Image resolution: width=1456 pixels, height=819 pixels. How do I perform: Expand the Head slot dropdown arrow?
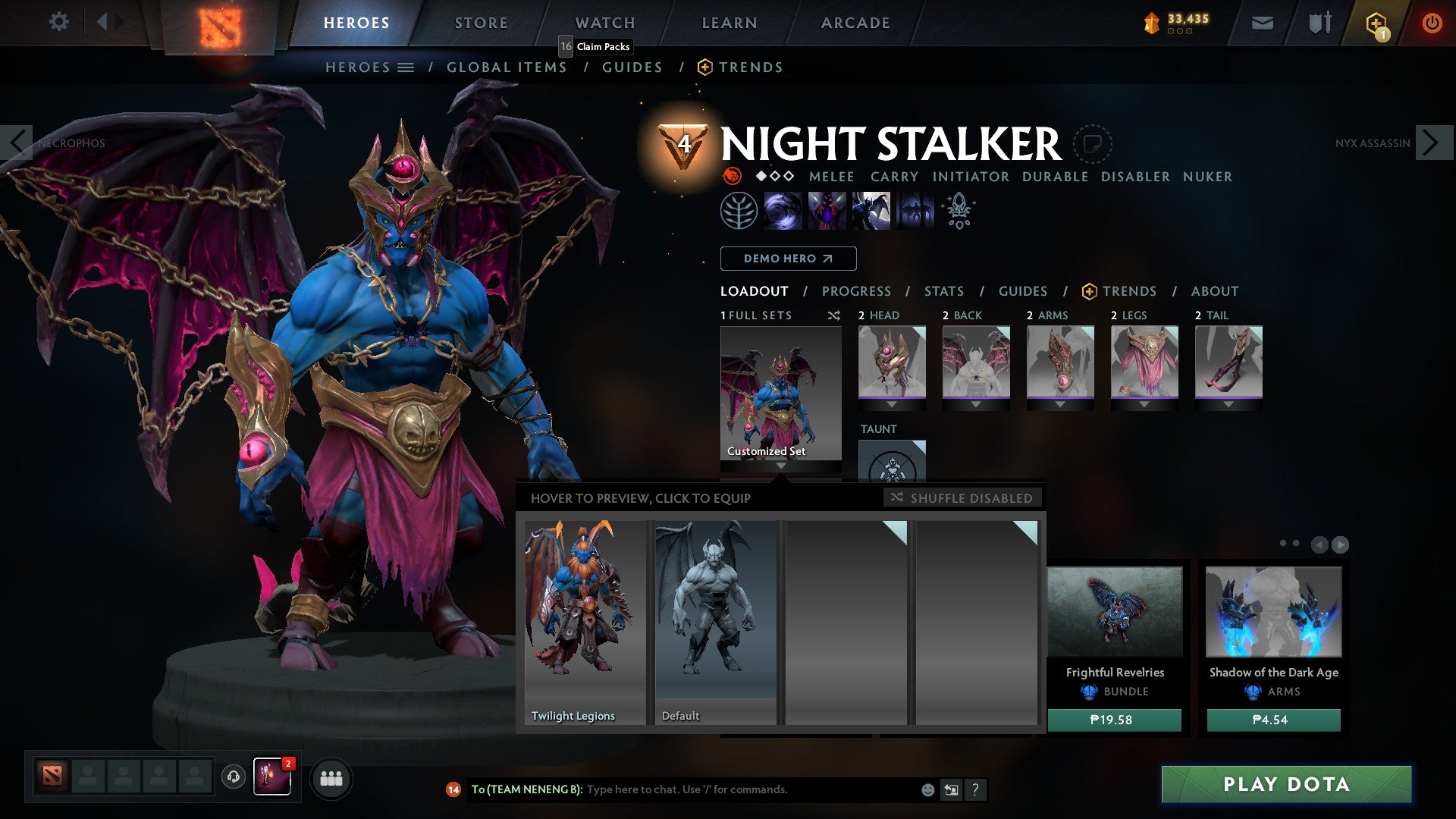892,403
